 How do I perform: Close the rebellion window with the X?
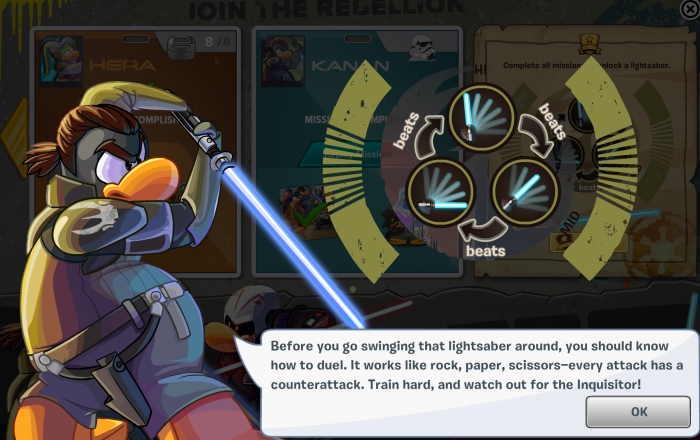click(688, 9)
